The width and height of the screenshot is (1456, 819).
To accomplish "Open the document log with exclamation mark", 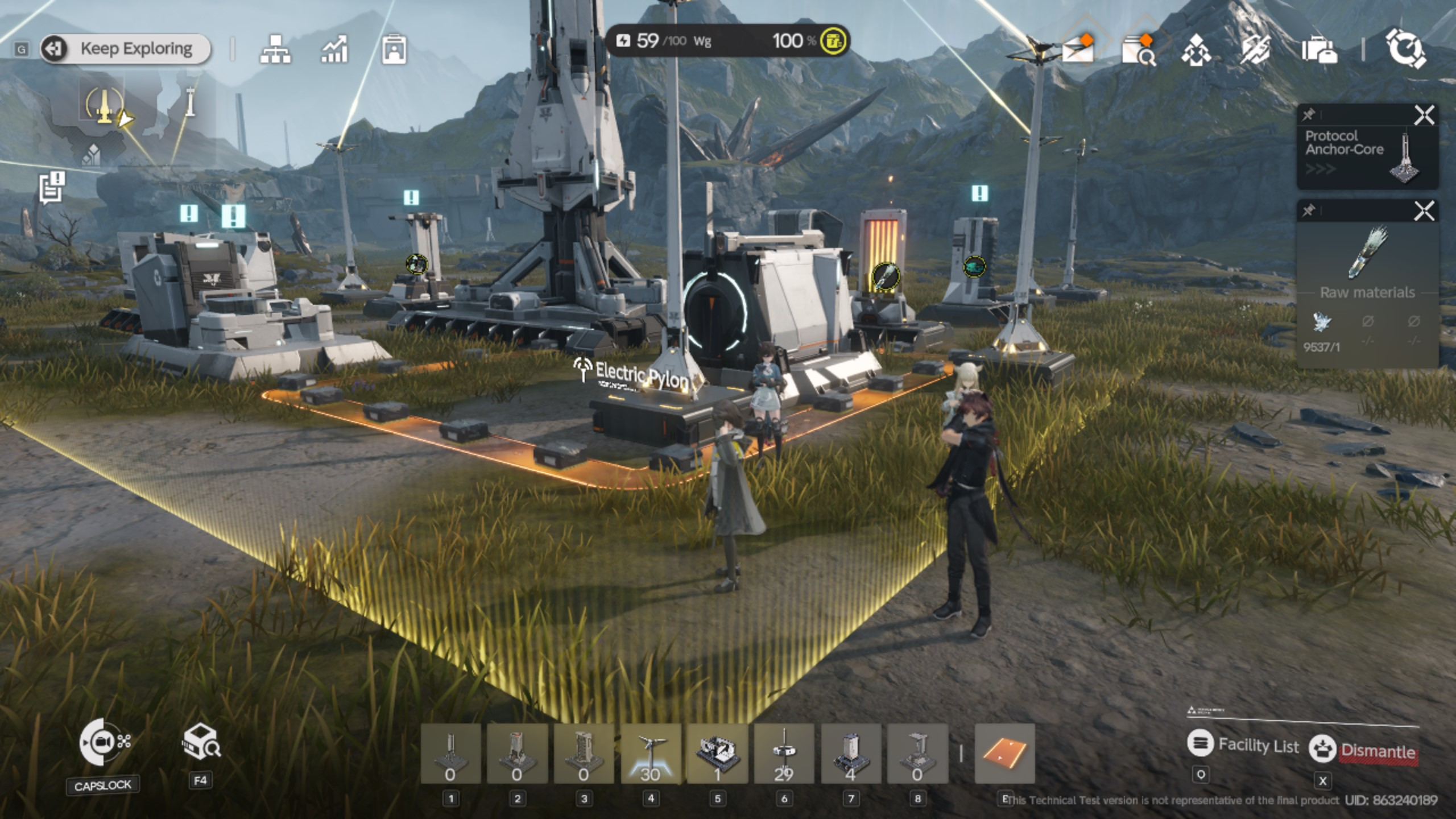I will 52,187.
